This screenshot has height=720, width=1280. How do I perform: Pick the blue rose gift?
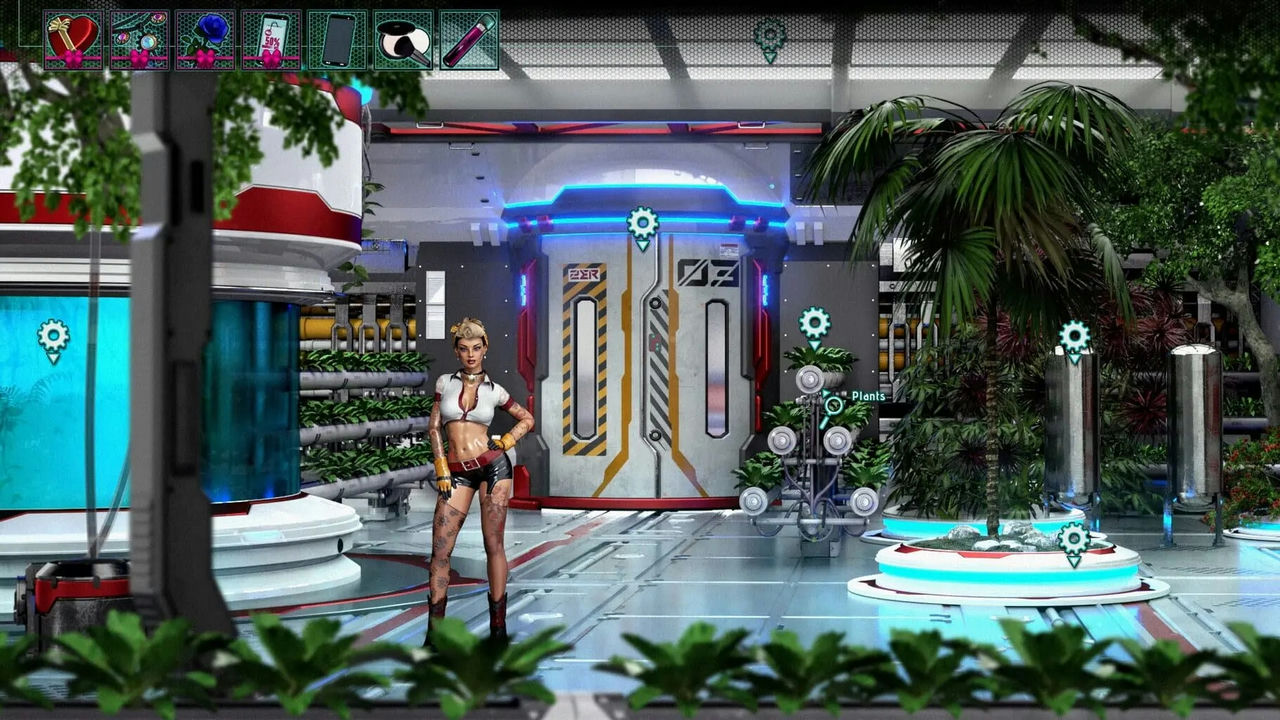point(205,40)
